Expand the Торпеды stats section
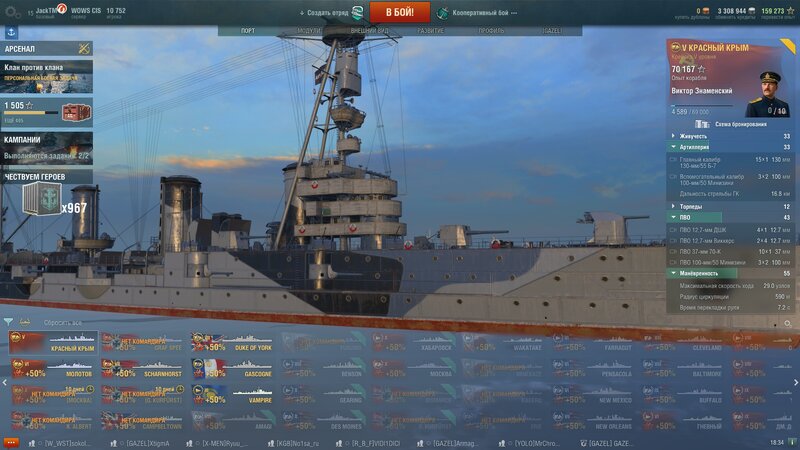Viewport: 800px width, 450px height. [691, 207]
